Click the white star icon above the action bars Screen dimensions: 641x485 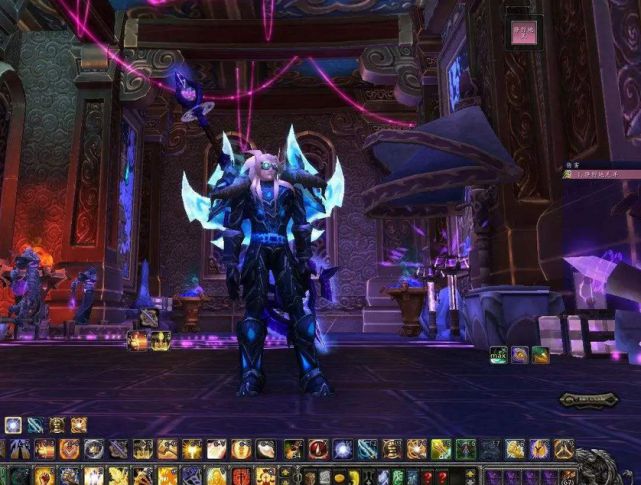tap(14, 424)
